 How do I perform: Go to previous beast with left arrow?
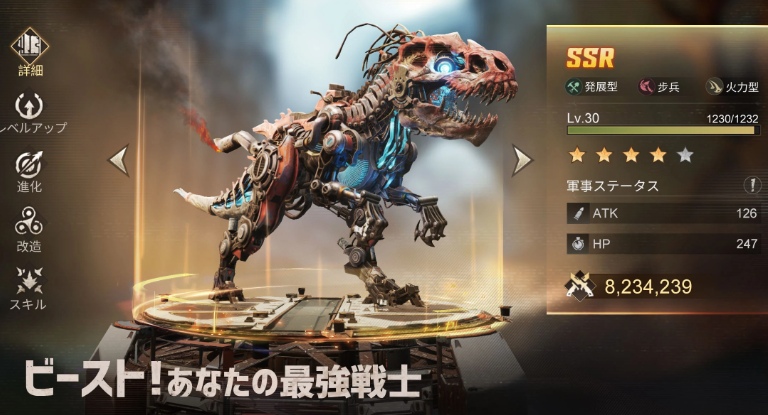pos(119,160)
